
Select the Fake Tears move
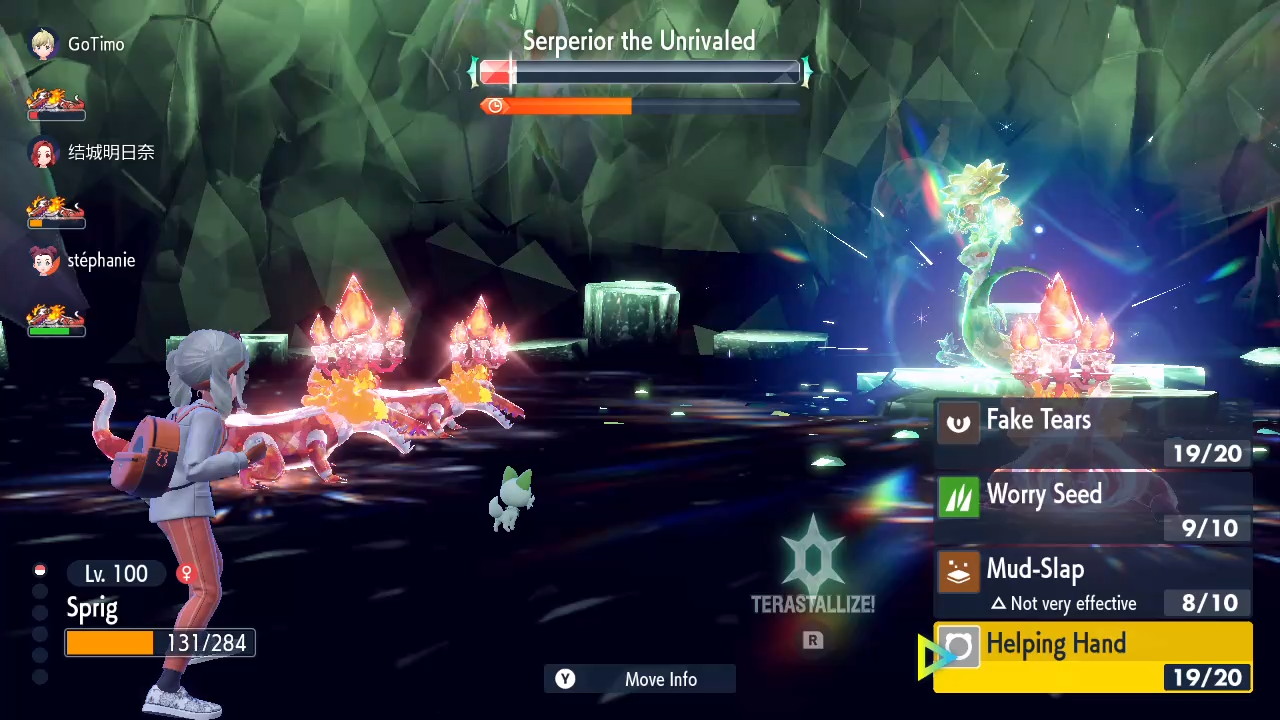[1092, 433]
